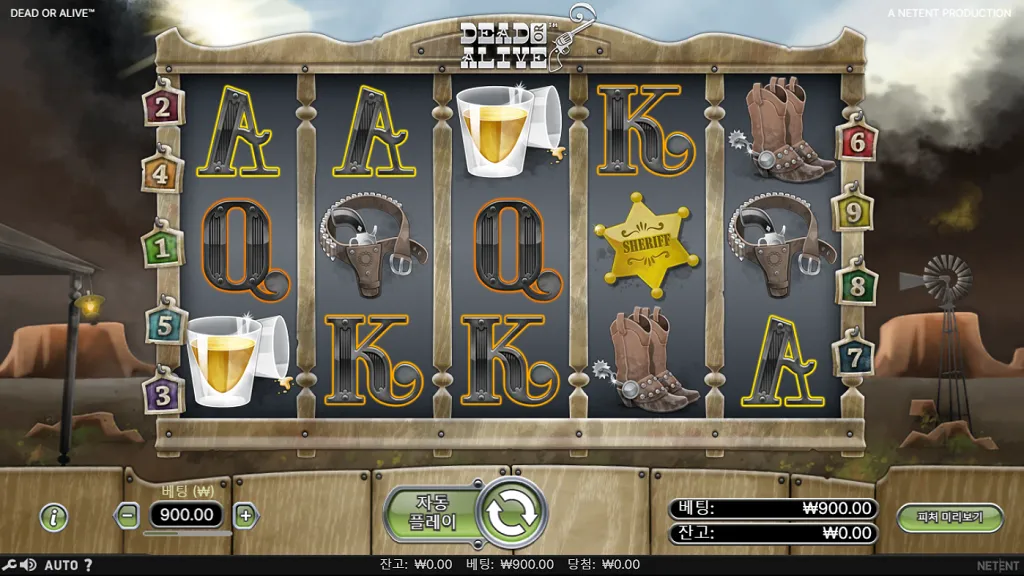Select payline marker number 1
The width and height of the screenshot is (1024, 576).
pyautogui.click(x=162, y=246)
